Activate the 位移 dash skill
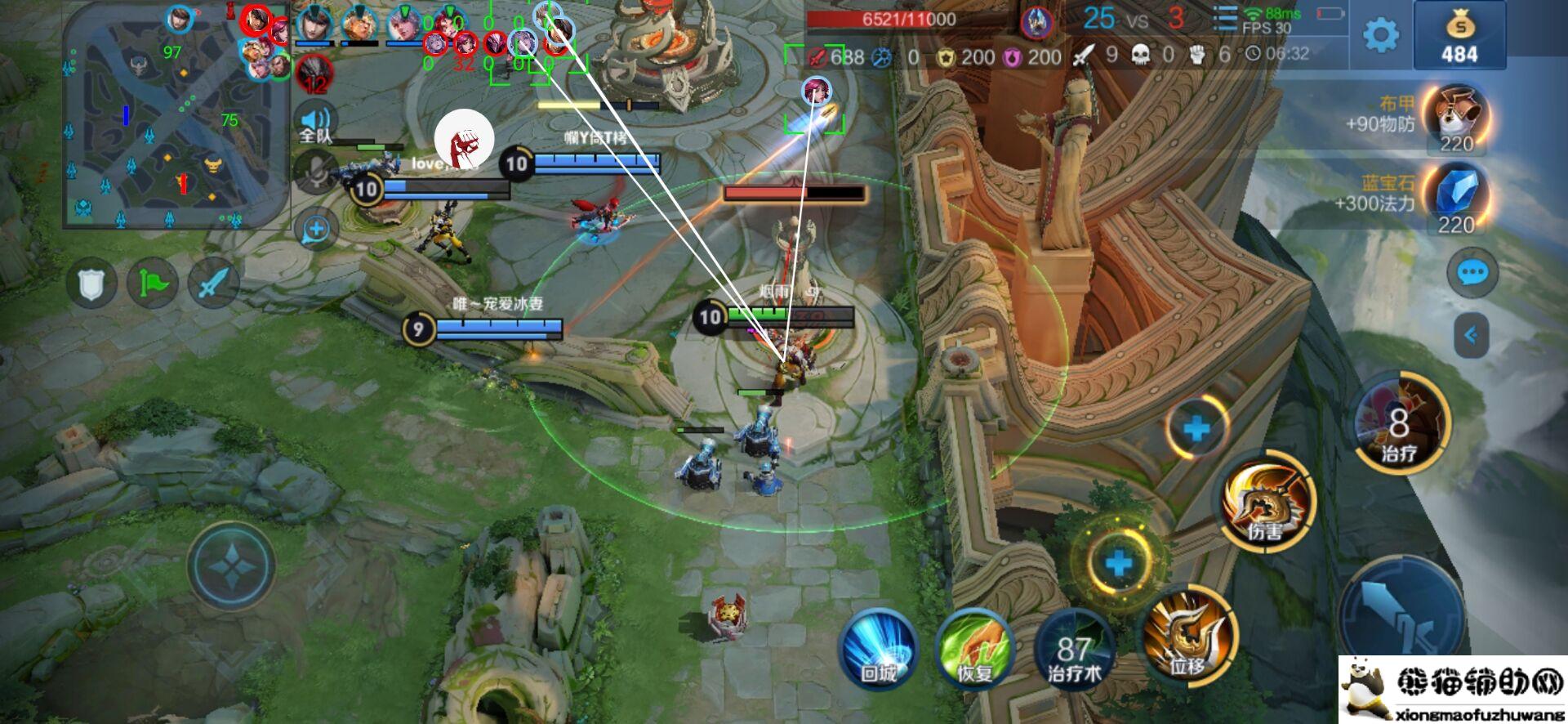The image size is (1568, 724). tap(1188, 635)
